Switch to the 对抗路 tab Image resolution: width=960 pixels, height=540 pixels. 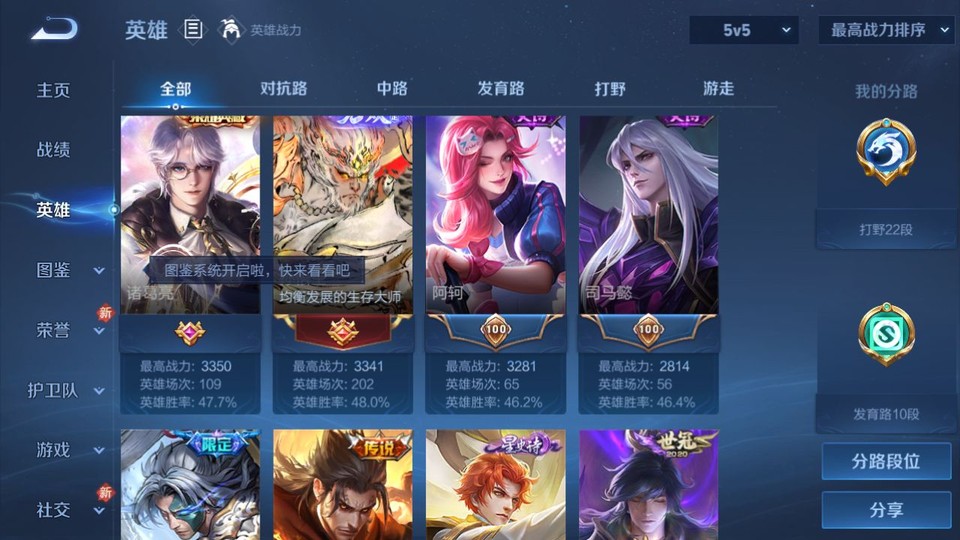click(283, 88)
